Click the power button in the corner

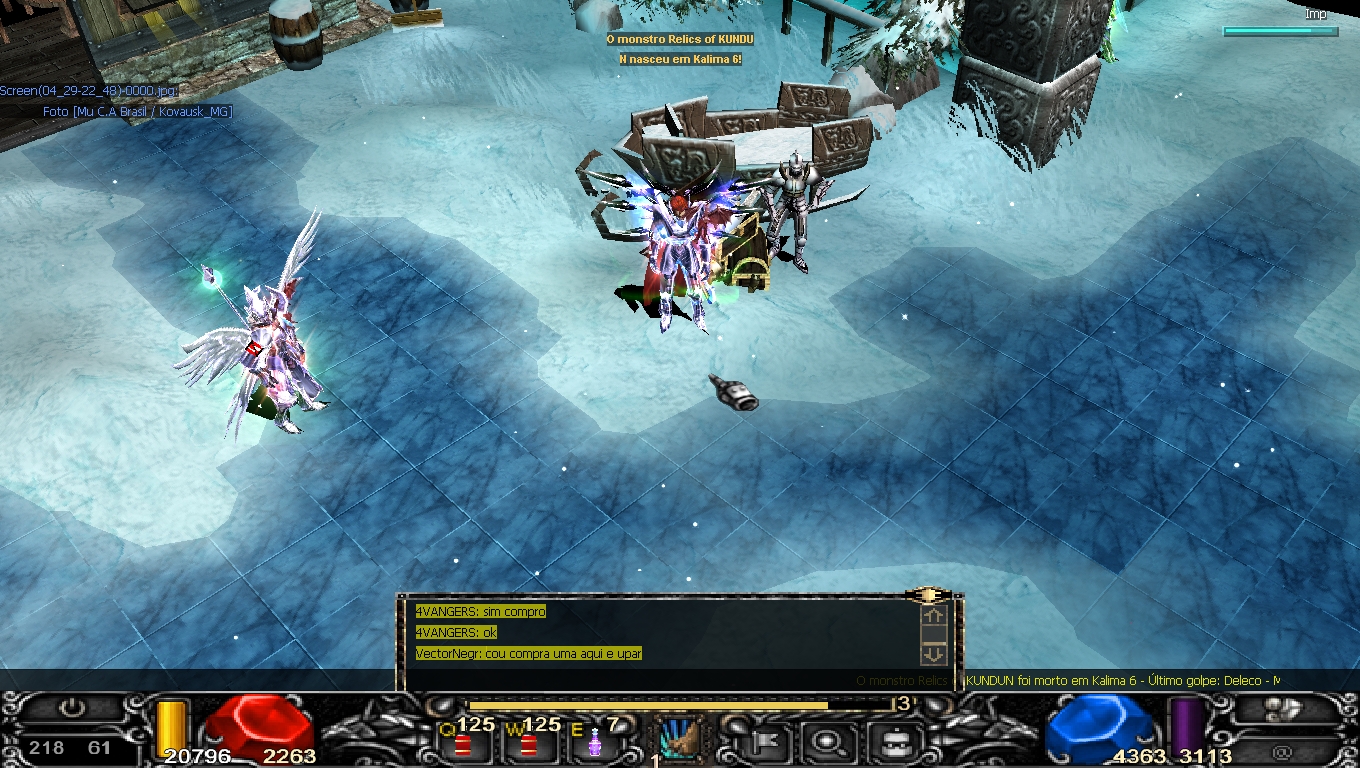(x=72, y=708)
